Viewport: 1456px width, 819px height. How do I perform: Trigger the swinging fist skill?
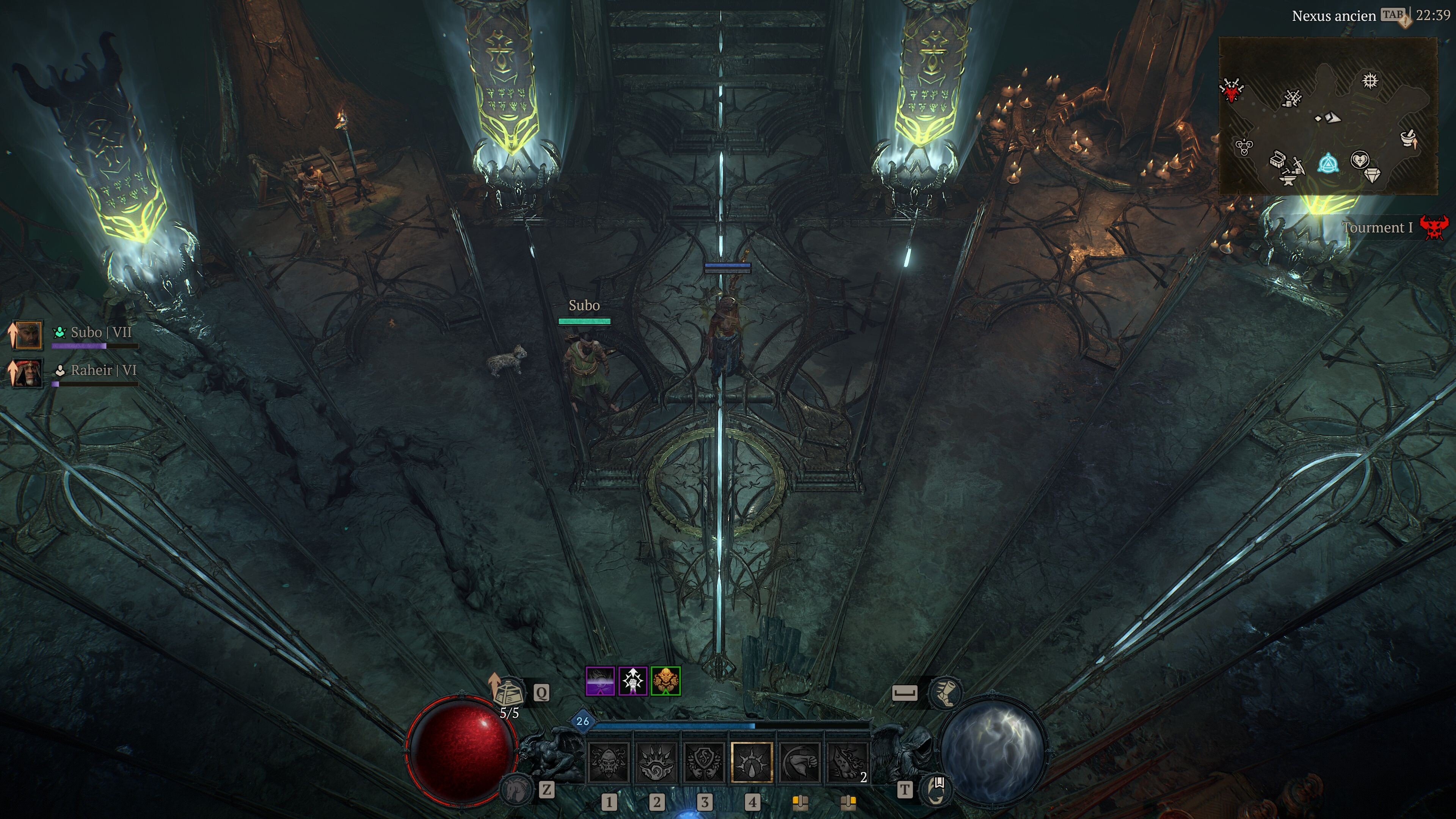pyautogui.click(x=799, y=762)
